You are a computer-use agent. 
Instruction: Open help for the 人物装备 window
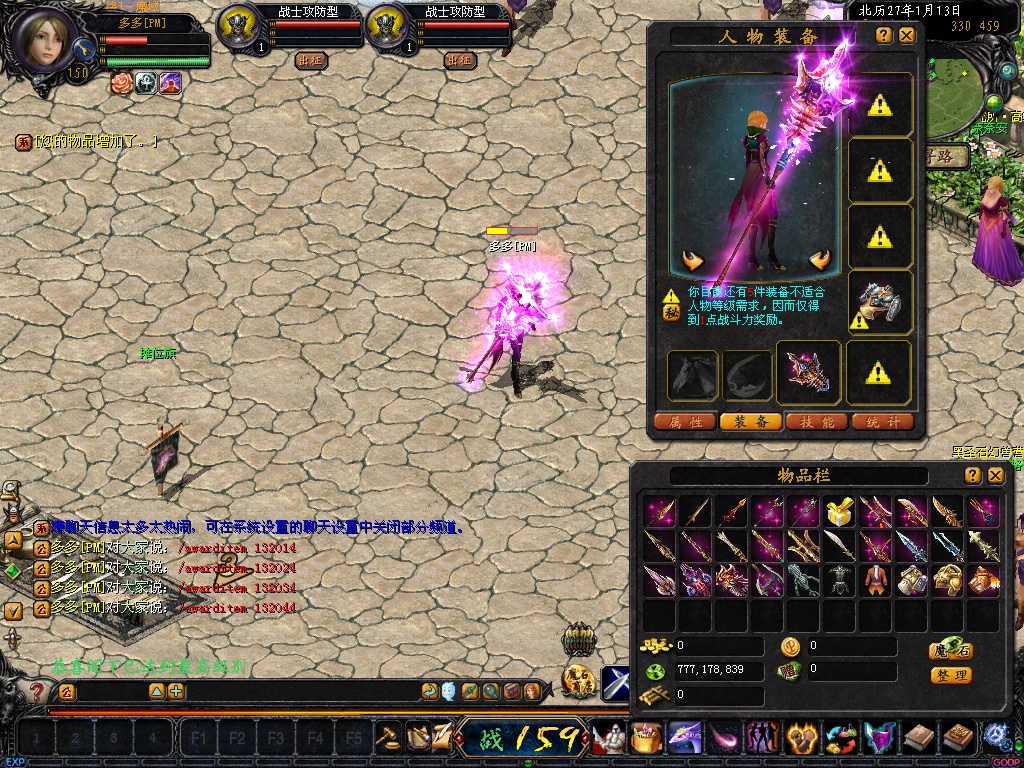(884, 35)
